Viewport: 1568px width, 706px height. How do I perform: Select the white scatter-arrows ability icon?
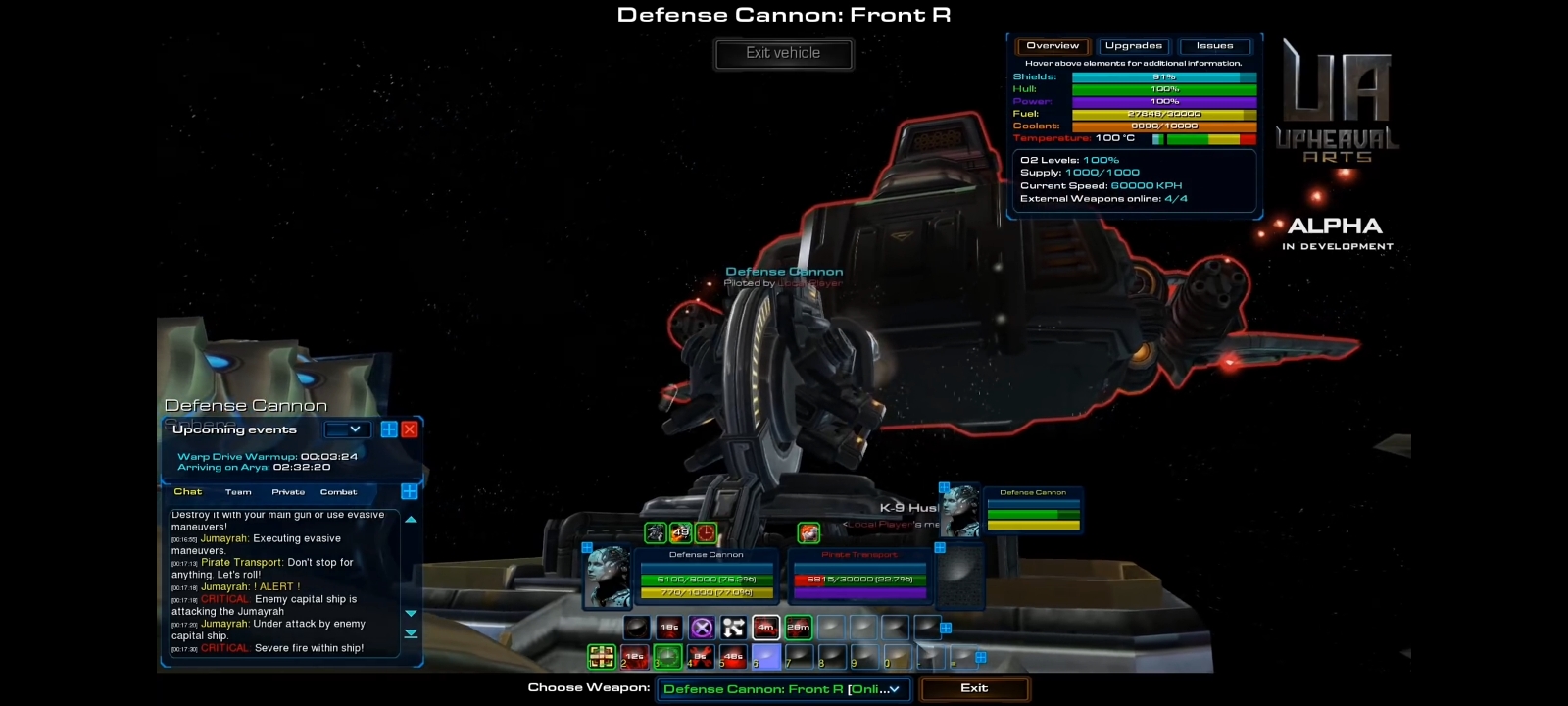pos(732,628)
